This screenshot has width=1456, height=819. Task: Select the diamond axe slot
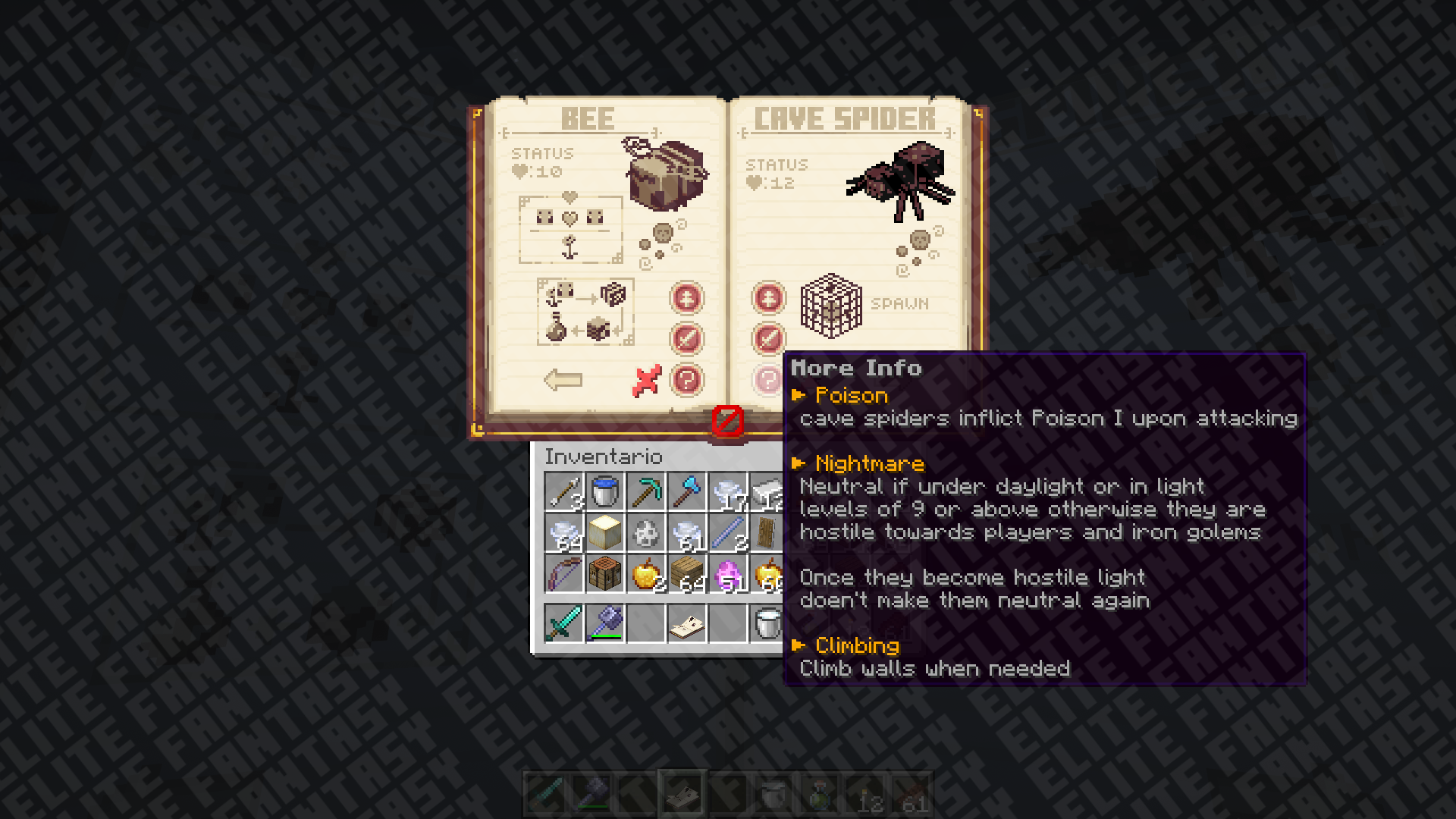tap(687, 492)
